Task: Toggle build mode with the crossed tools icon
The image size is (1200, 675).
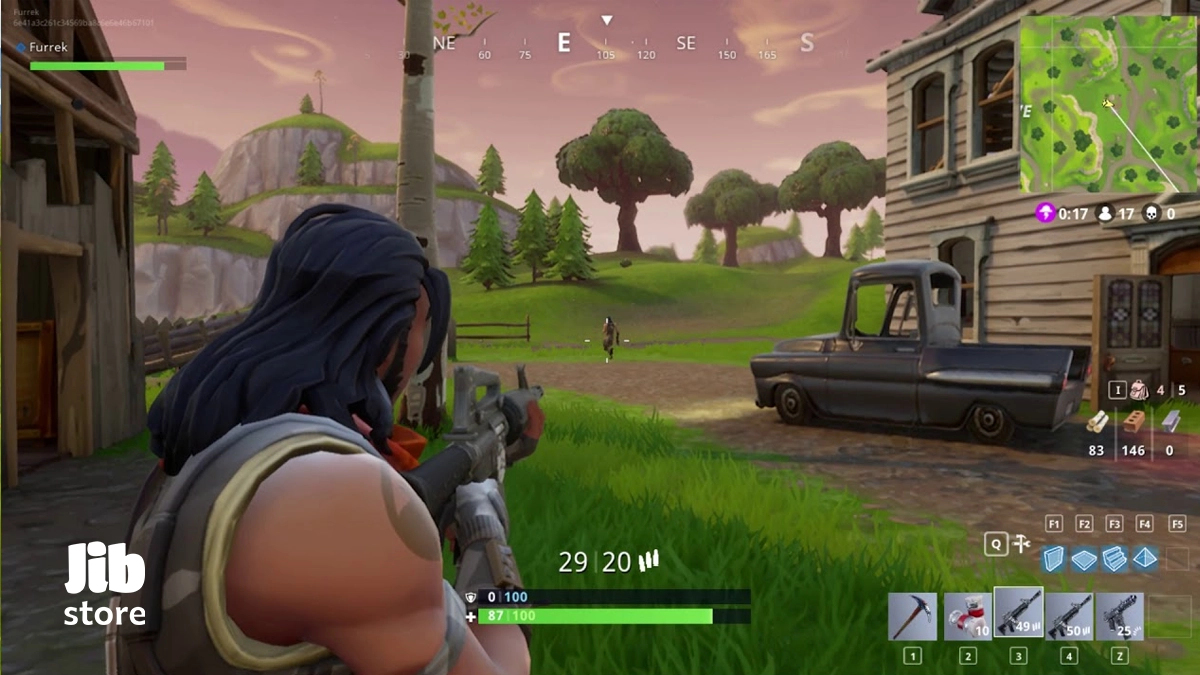Action: tap(1021, 543)
